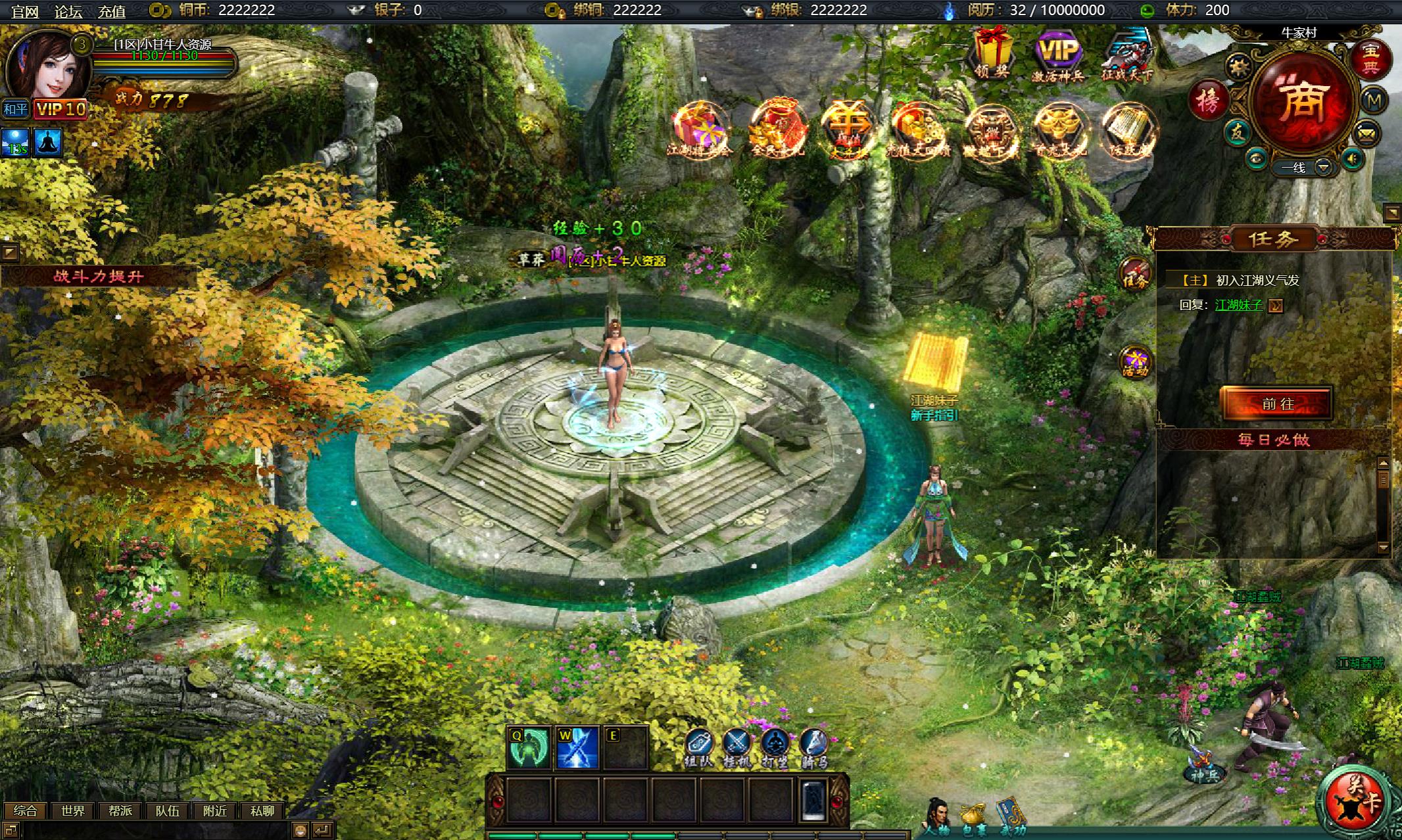This screenshot has height=840, width=1402.
Task: Follow the 江湖妹子 quest link
Action: [1239, 305]
